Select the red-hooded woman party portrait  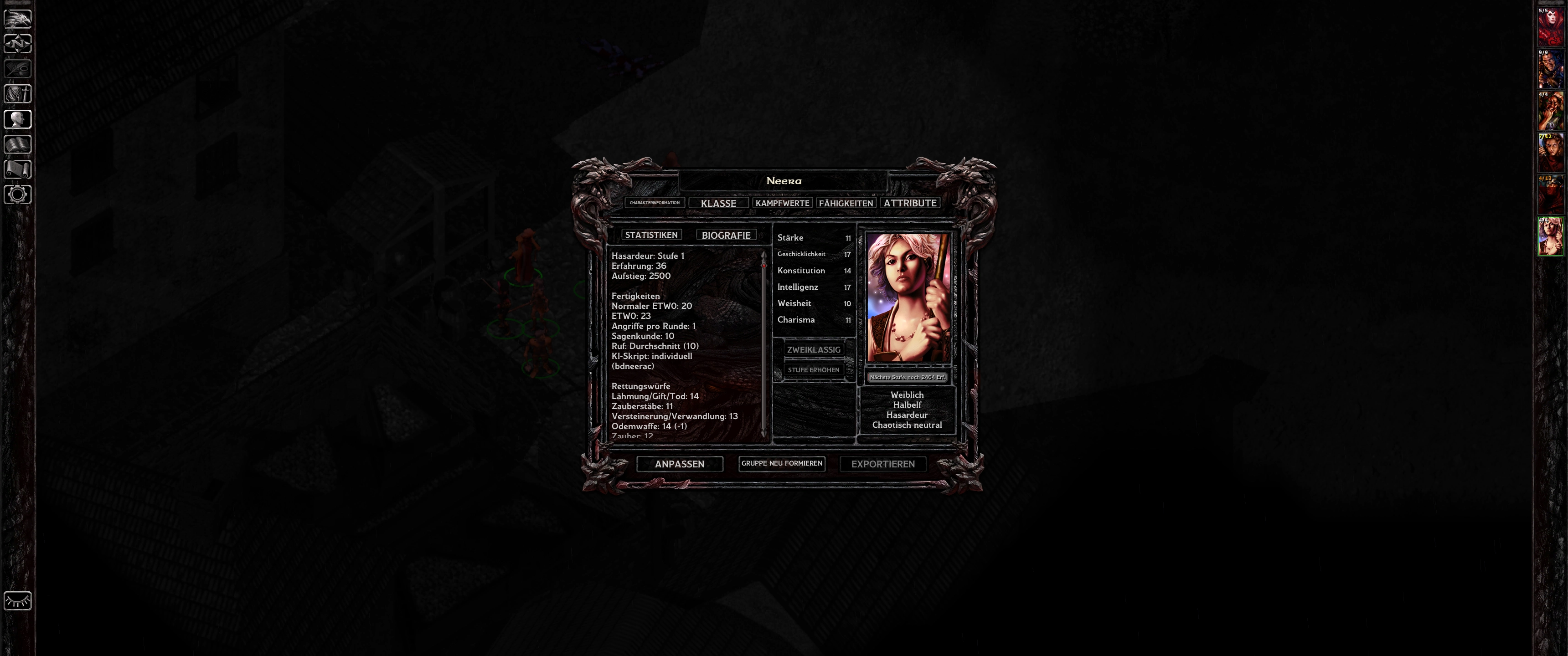click(x=1550, y=27)
